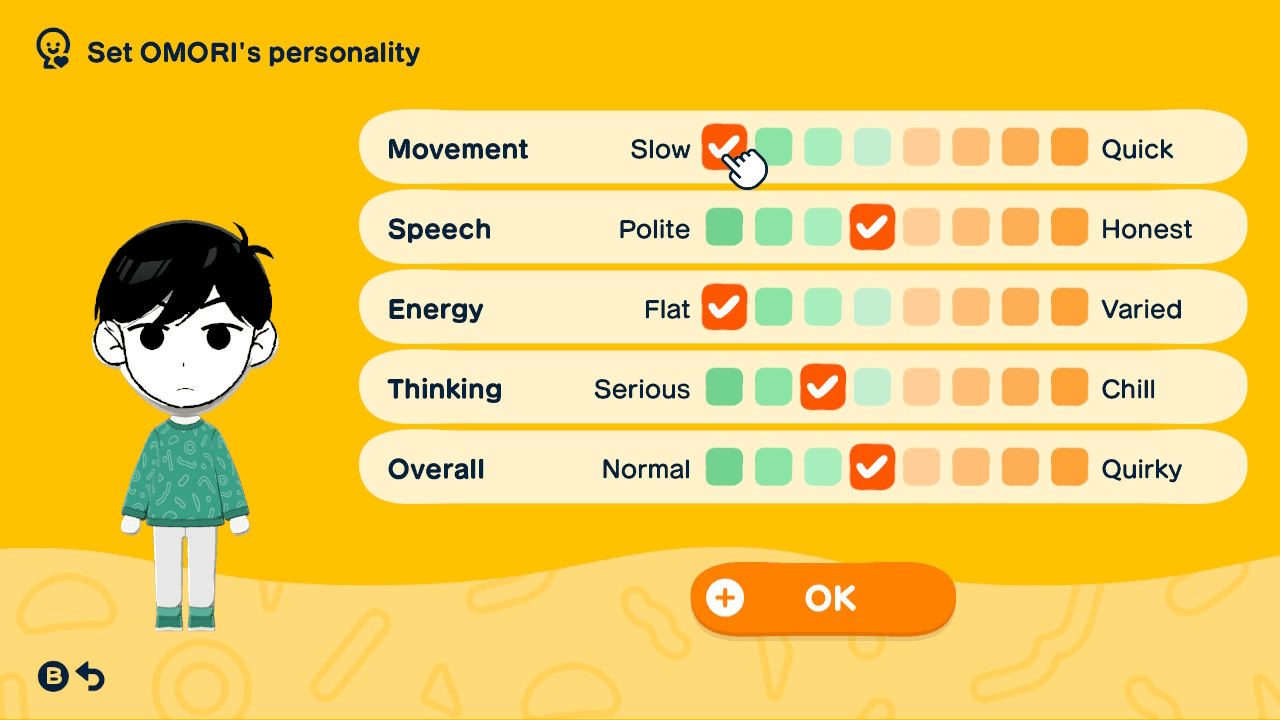The image size is (1280, 720).
Task: Click the personality face icon in the header
Action: pos(51,46)
